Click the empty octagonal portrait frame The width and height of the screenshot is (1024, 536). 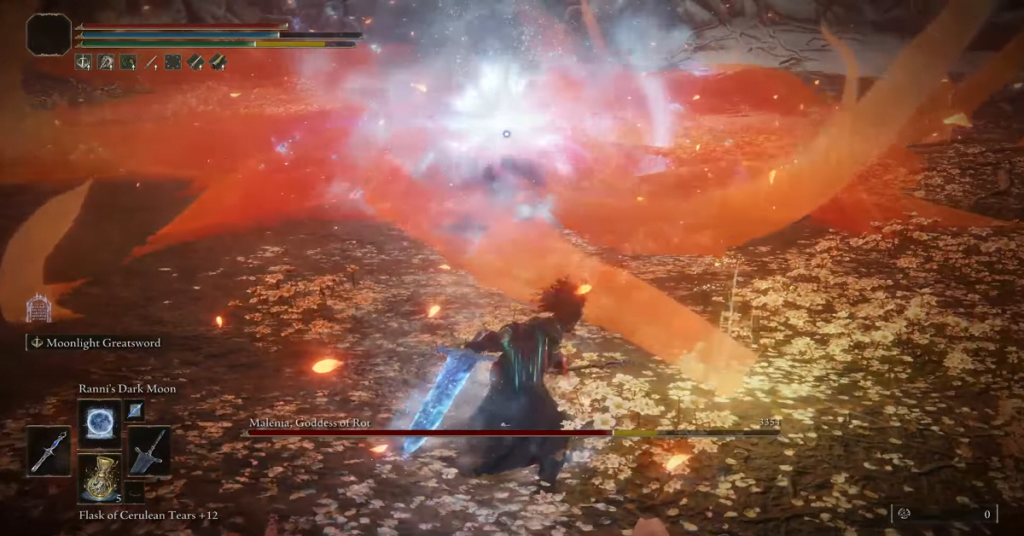49,35
